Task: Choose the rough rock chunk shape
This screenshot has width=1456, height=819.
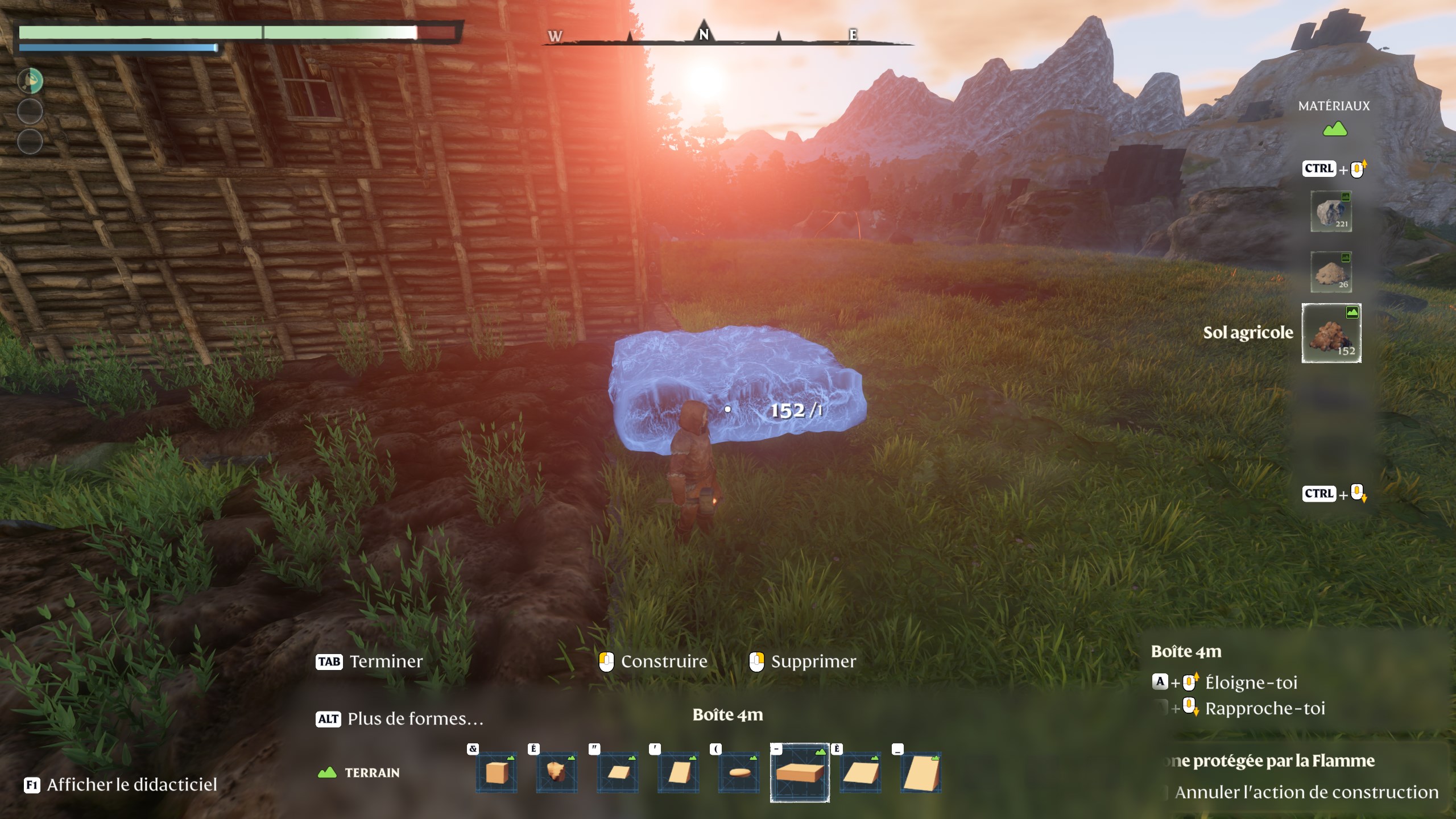Action: pos(557,773)
